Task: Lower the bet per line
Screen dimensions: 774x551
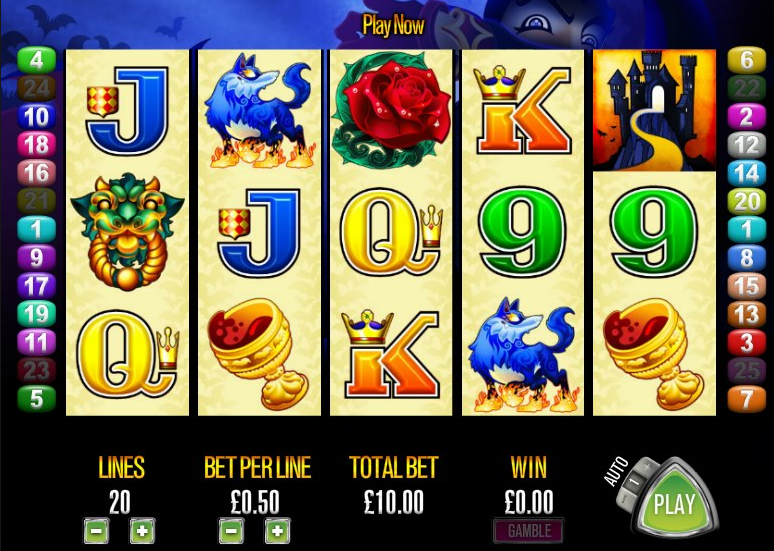Action: point(231,531)
